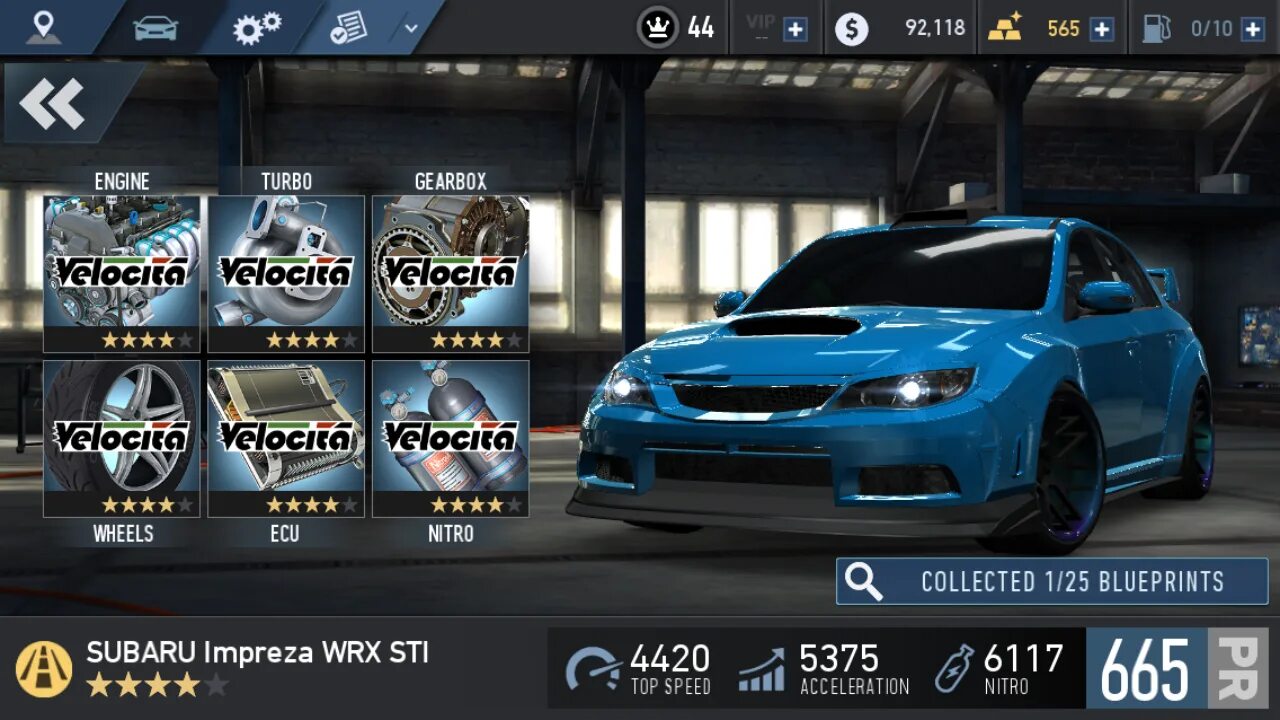The width and height of the screenshot is (1280, 720).
Task: Select the Engine upgrade part
Action: [x=121, y=273]
